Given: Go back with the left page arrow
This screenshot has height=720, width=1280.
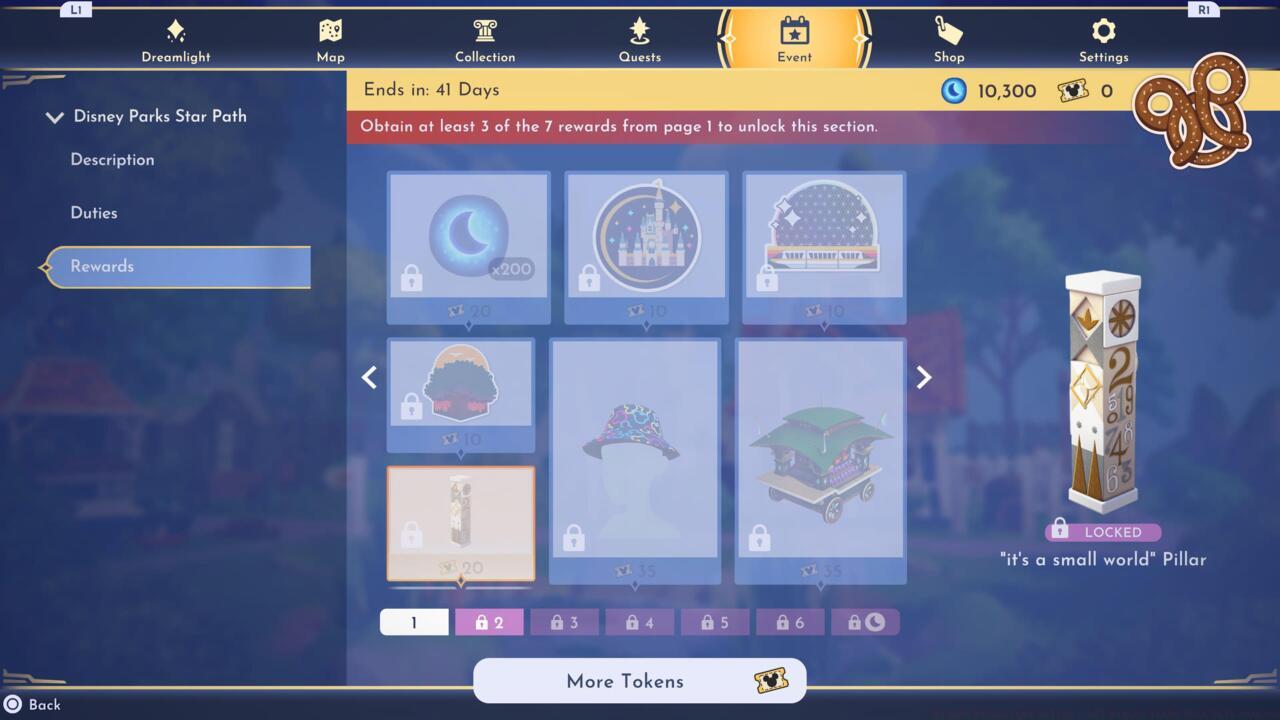Looking at the screenshot, I should tap(369, 377).
